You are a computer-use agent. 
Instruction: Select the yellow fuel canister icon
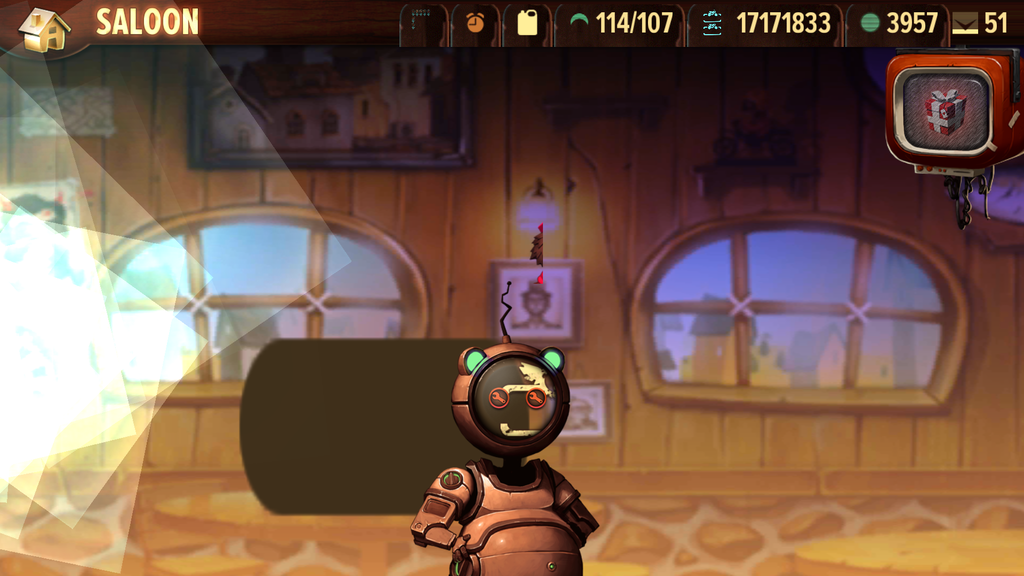[x=527, y=22]
